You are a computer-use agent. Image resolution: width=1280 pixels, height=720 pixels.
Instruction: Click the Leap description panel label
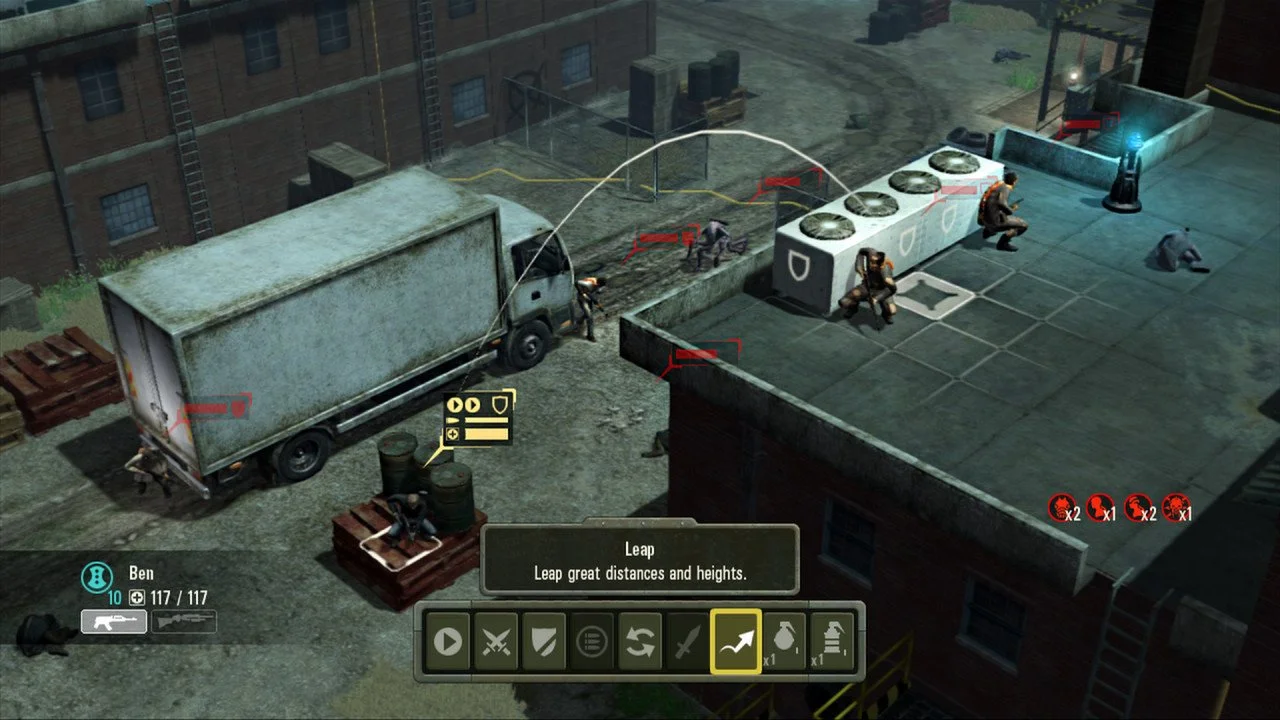[x=639, y=549]
